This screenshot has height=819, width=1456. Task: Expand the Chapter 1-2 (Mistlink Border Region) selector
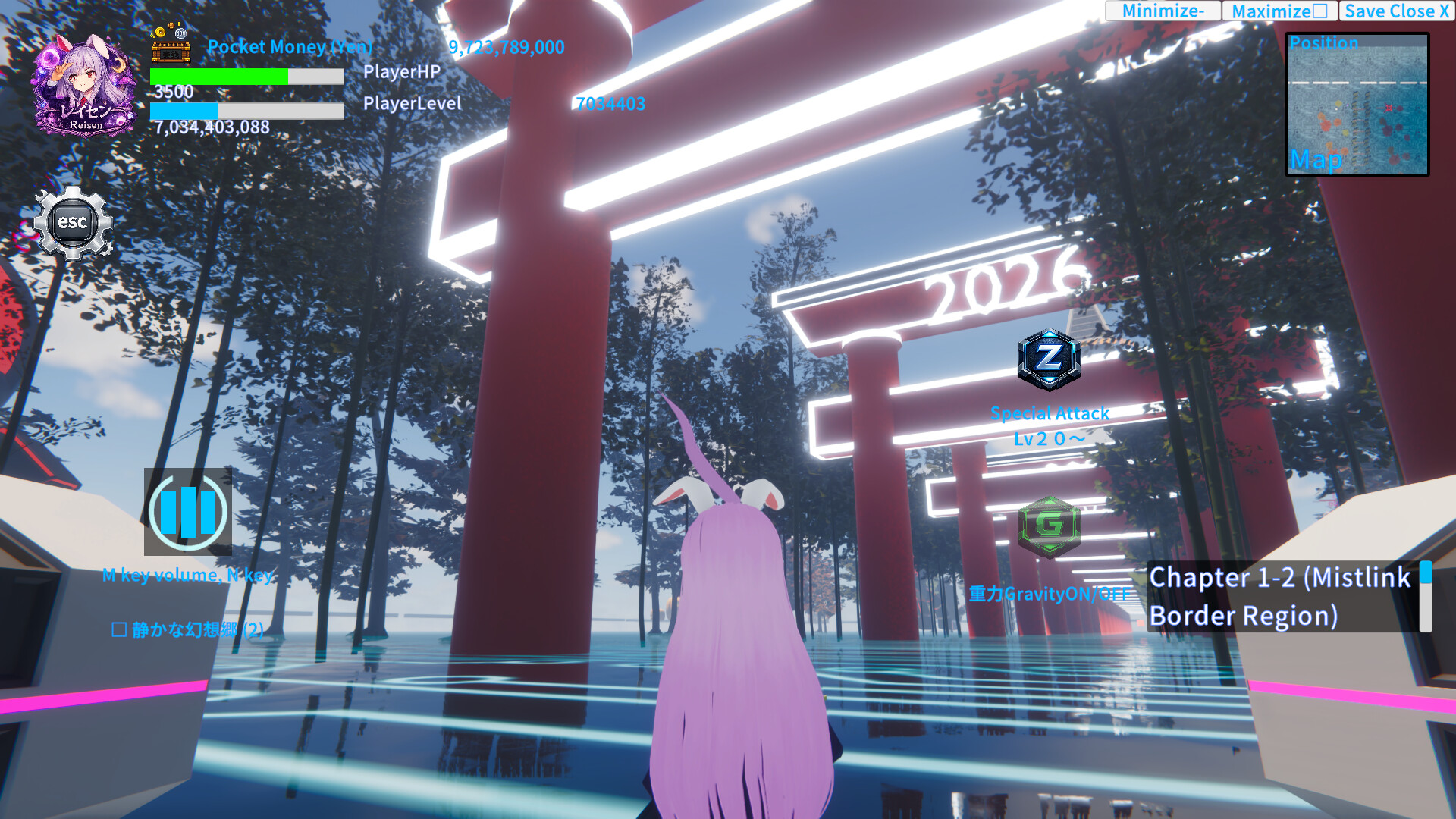[x=1280, y=597]
